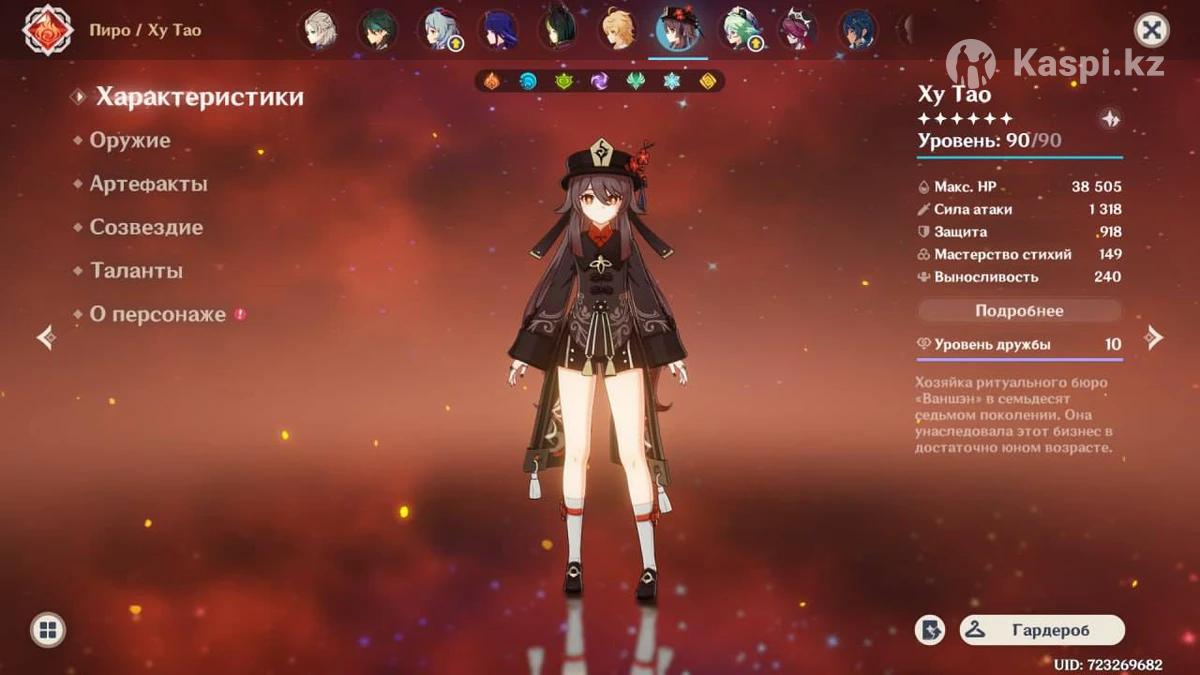Select the blonde Traveler portrait
Image resolution: width=1200 pixels, height=675 pixels.
coord(617,30)
